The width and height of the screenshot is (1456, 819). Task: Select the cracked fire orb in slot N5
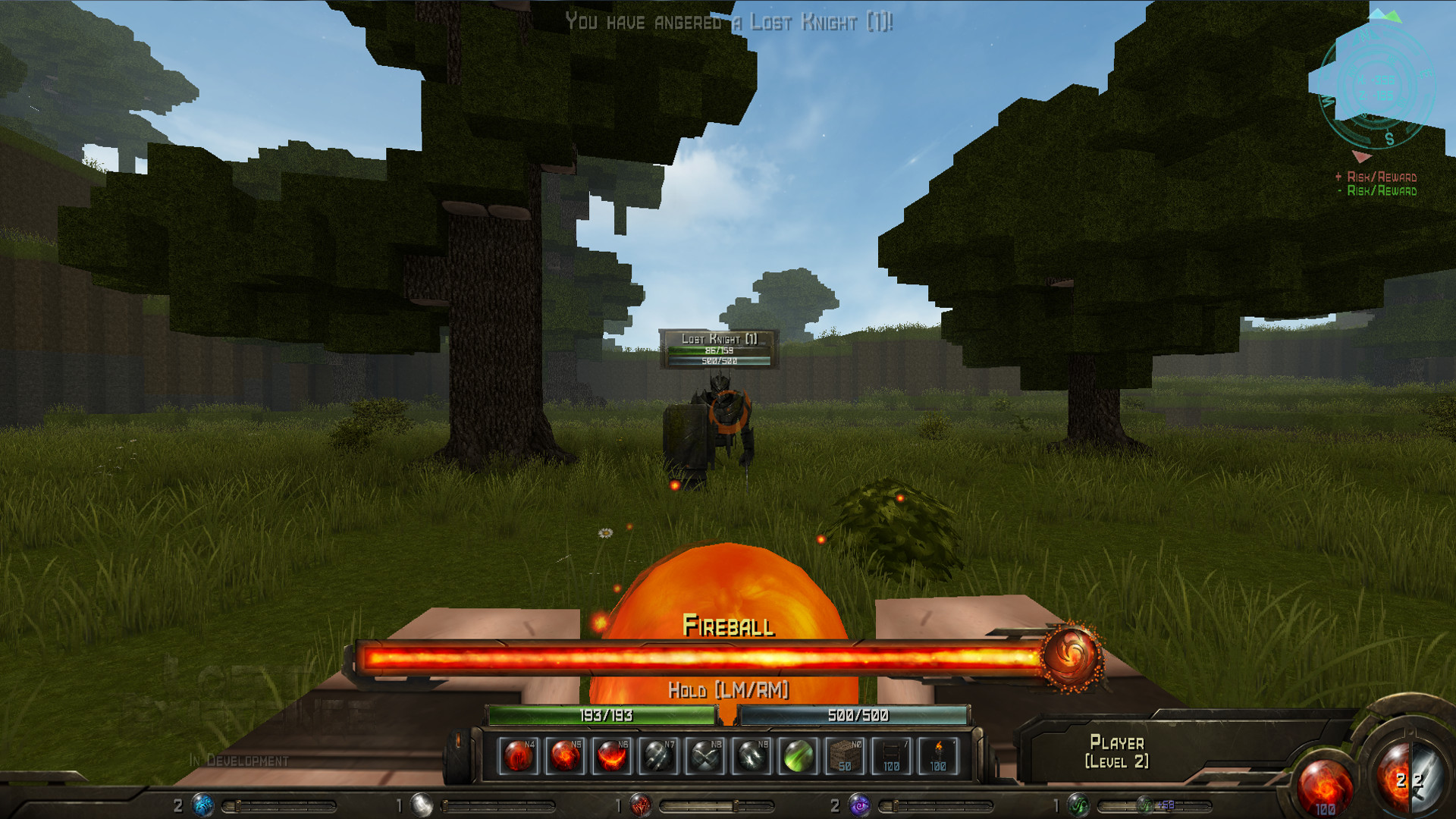(565, 755)
